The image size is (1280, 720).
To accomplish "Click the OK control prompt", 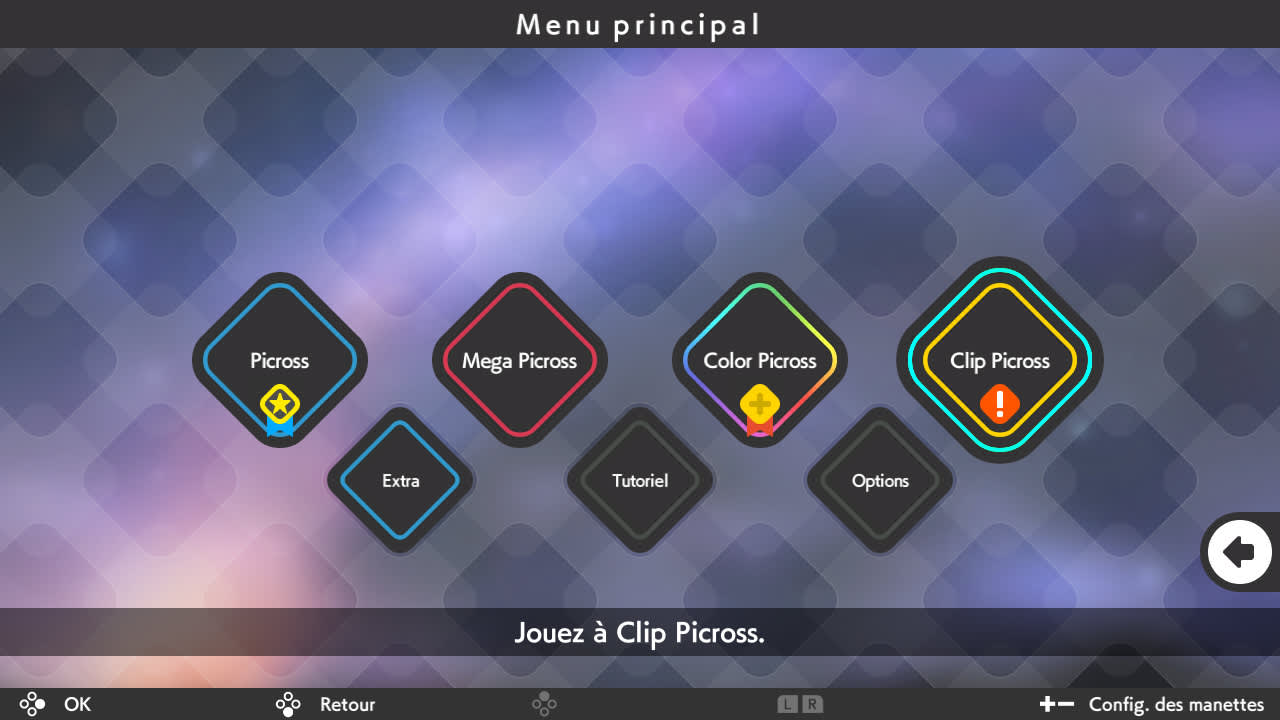I will tap(77, 705).
